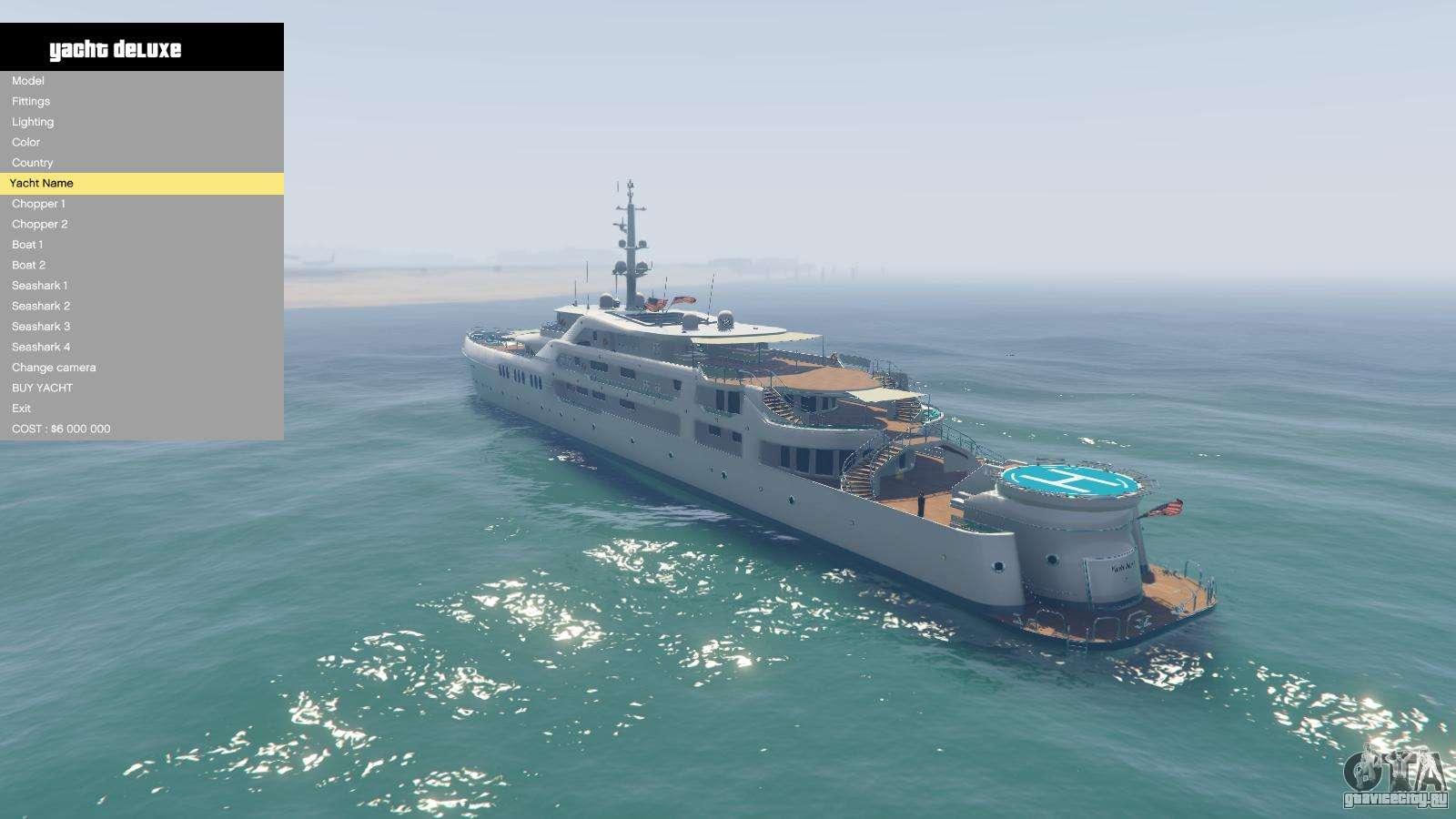Open the Color customization option
This screenshot has width=1456, height=819.
tap(26, 142)
